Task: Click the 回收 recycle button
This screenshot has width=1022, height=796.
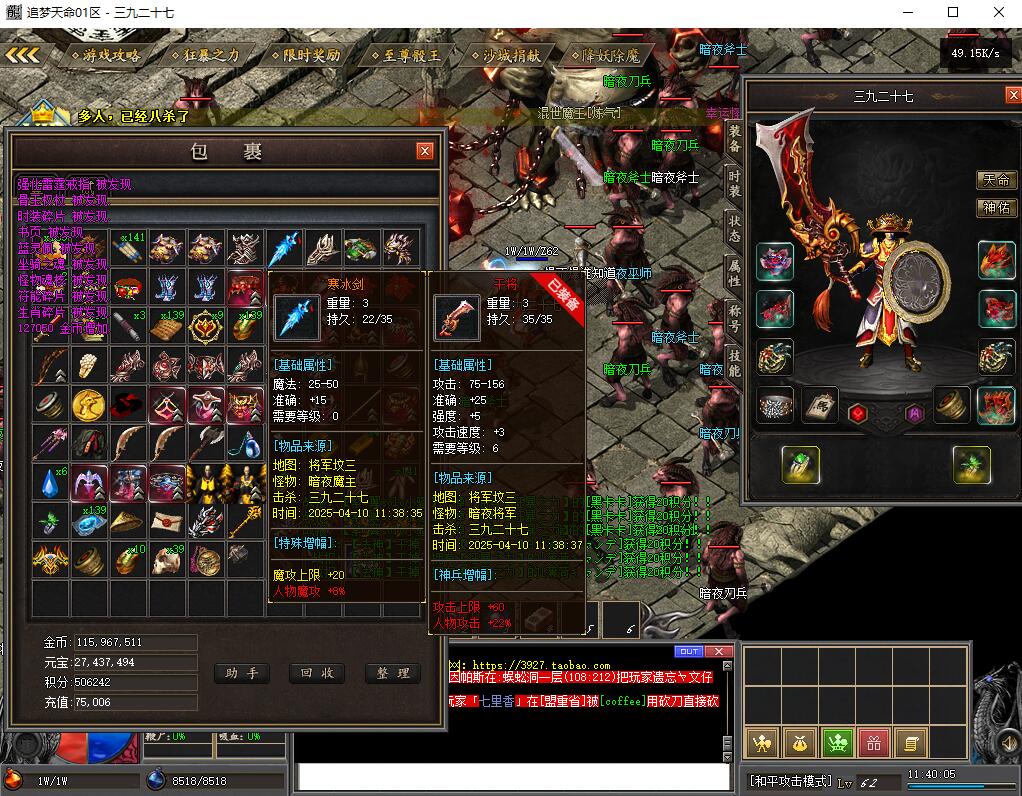Action: [x=317, y=673]
